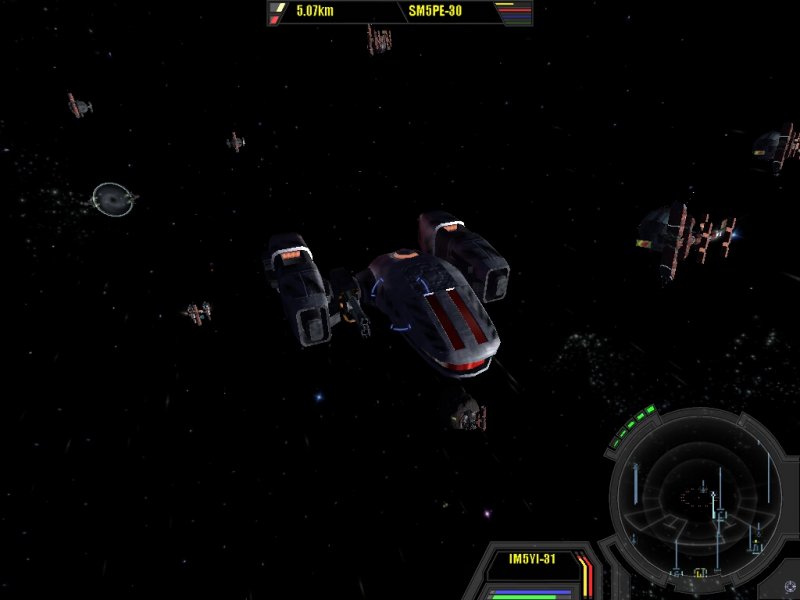
Task: Select the SM5PE-30 target readout panel
Action: [435, 12]
